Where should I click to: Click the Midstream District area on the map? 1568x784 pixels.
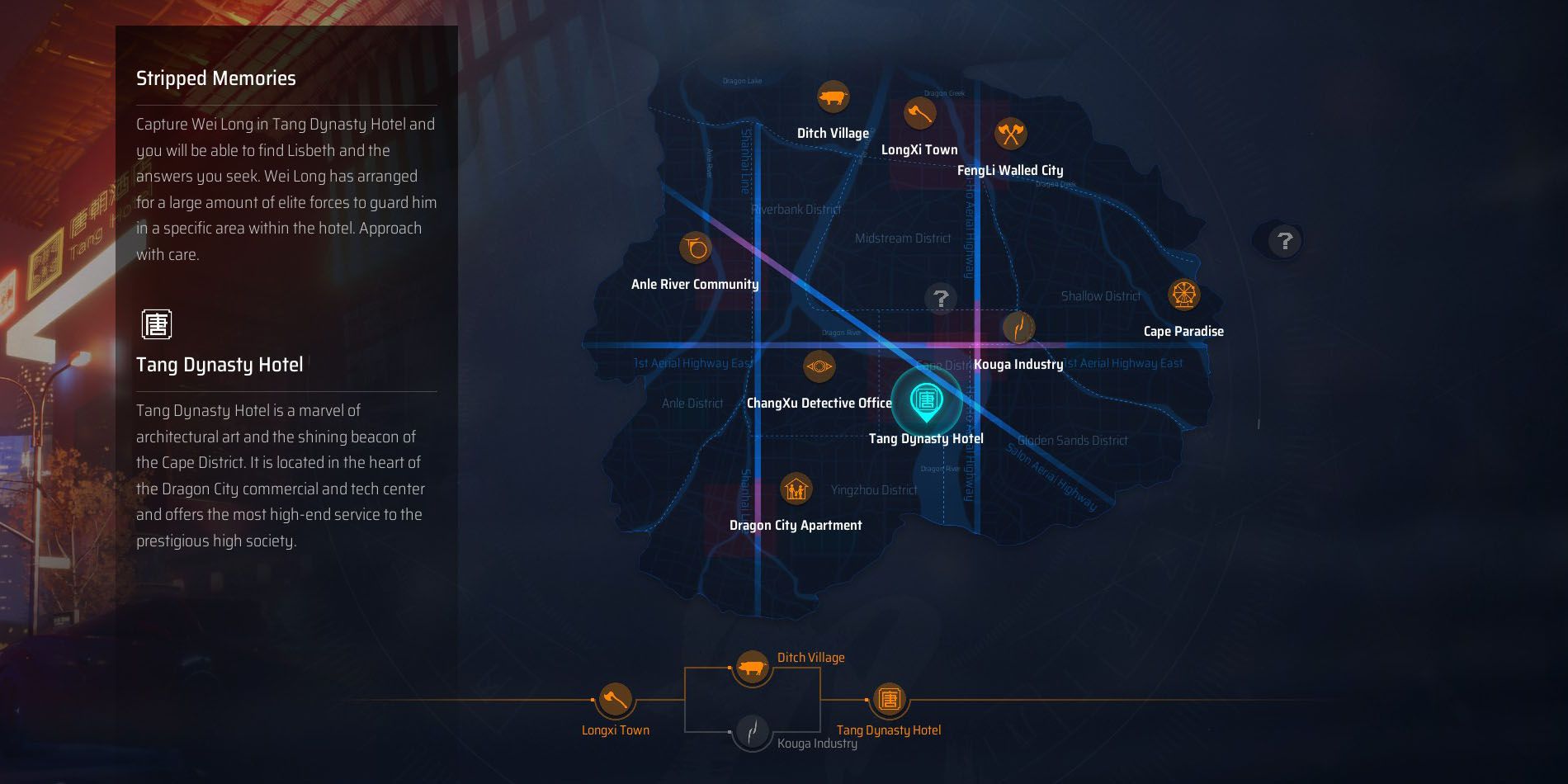click(x=904, y=238)
